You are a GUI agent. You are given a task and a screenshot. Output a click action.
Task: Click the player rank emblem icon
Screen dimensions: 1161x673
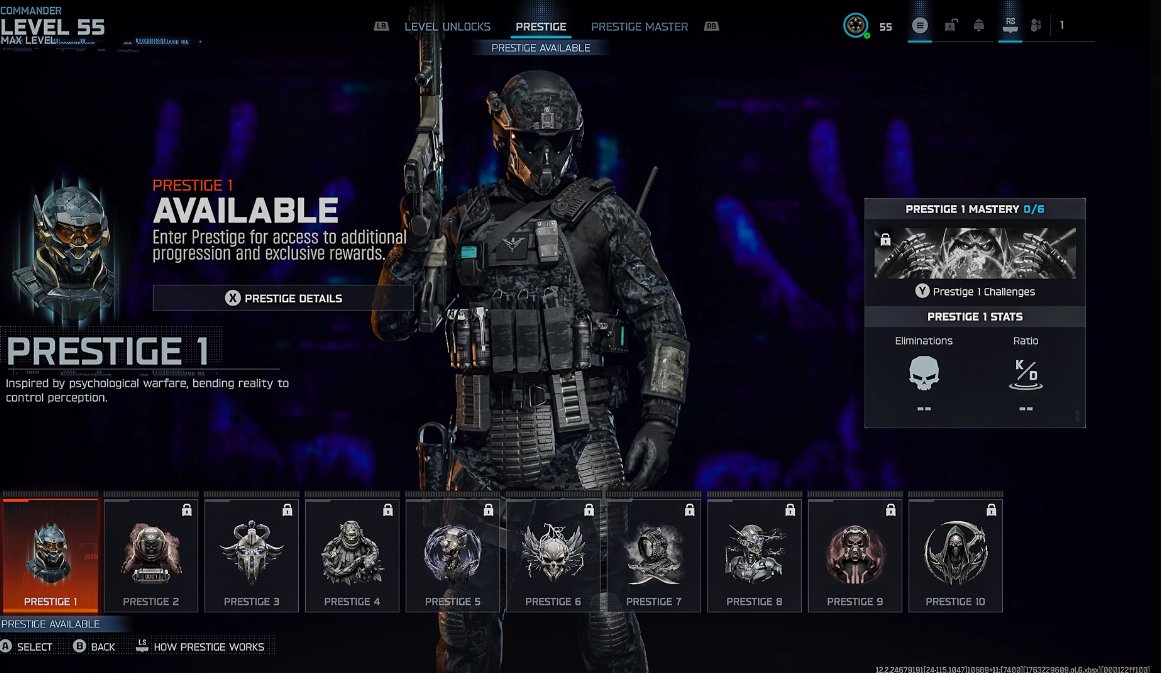click(x=855, y=26)
